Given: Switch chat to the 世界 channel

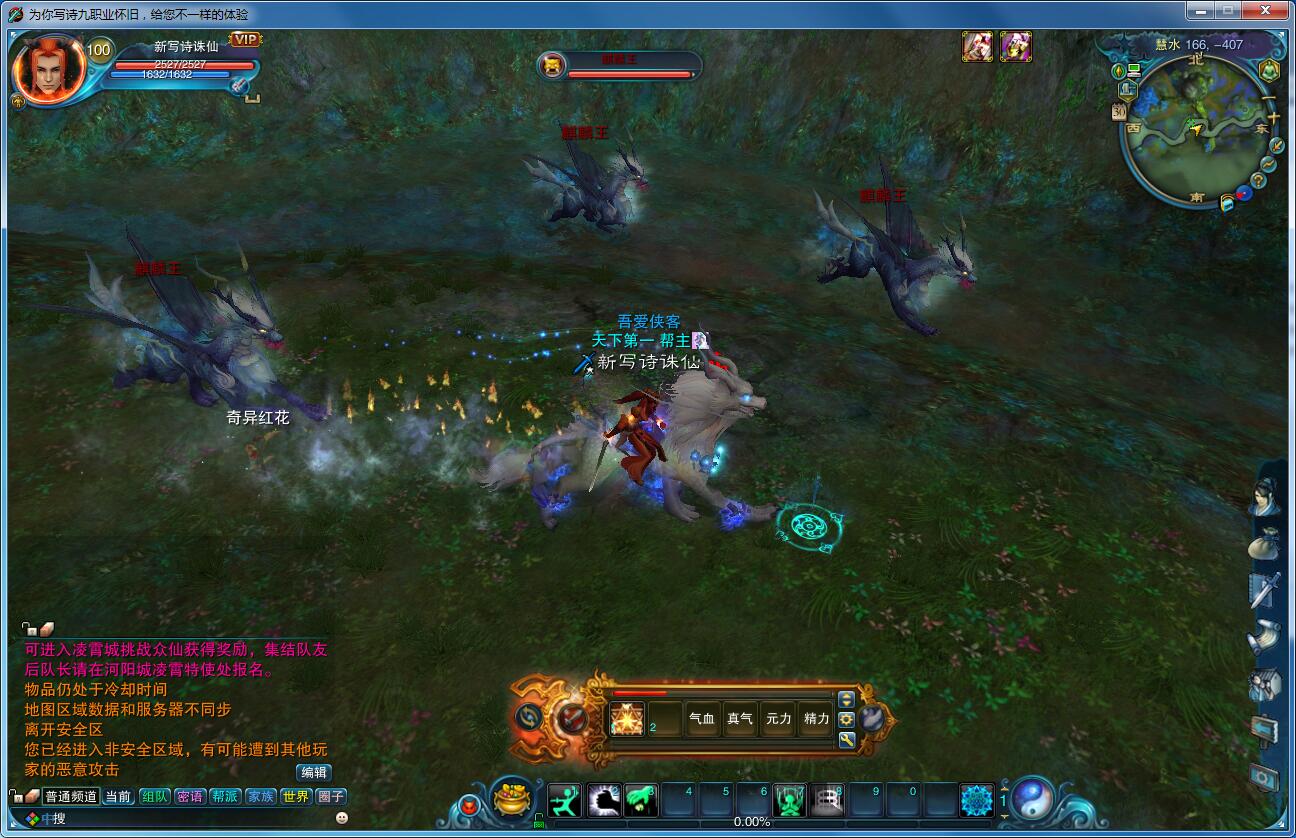Looking at the screenshot, I should pyautogui.click(x=295, y=797).
